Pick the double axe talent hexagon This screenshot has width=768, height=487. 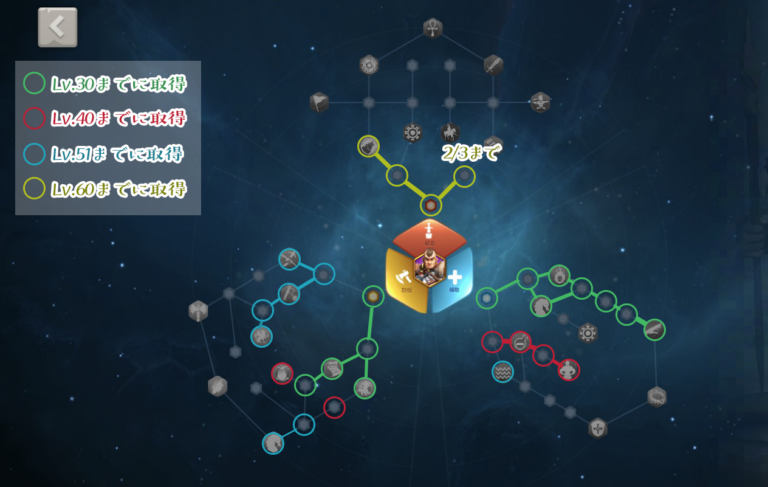point(198,310)
